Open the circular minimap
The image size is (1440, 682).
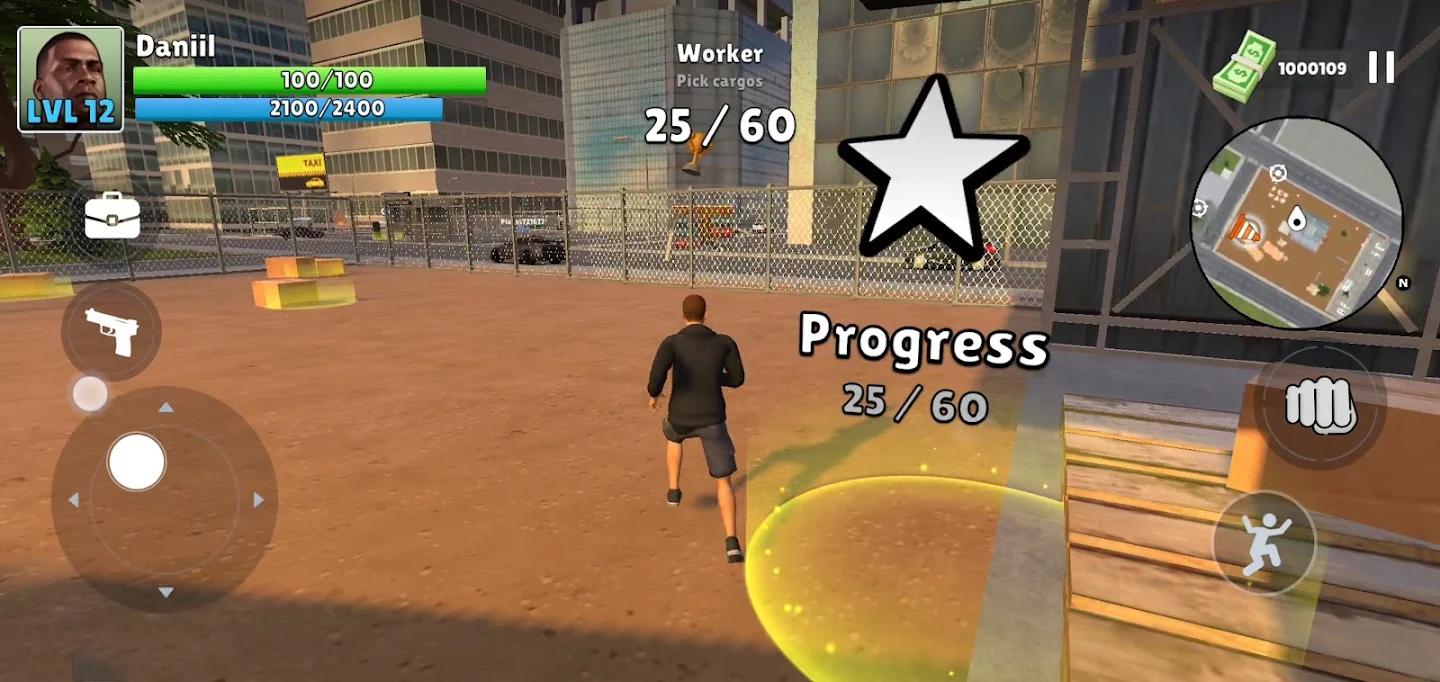(1296, 223)
